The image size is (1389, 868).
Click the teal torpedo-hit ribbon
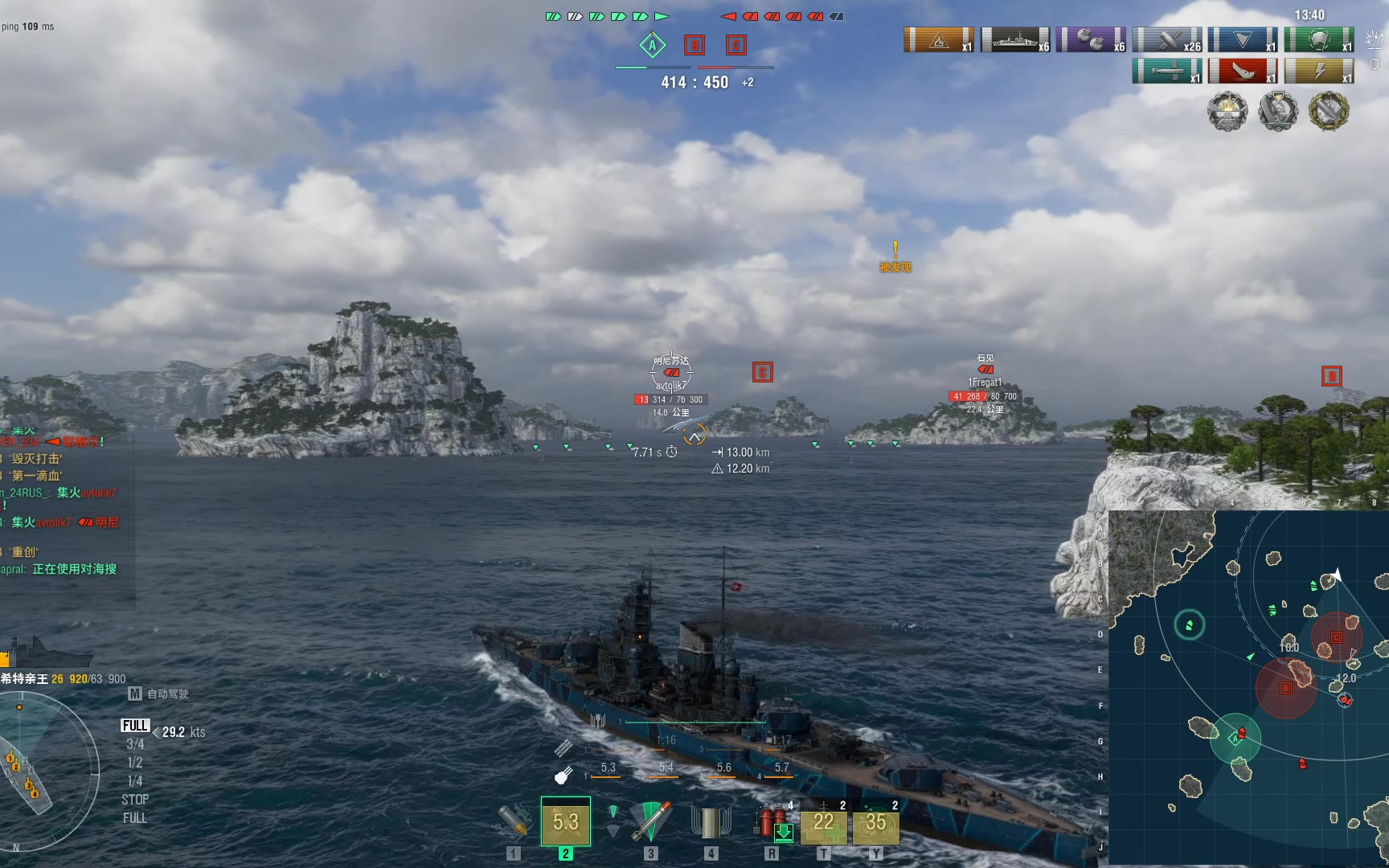[x=1167, y=72]
